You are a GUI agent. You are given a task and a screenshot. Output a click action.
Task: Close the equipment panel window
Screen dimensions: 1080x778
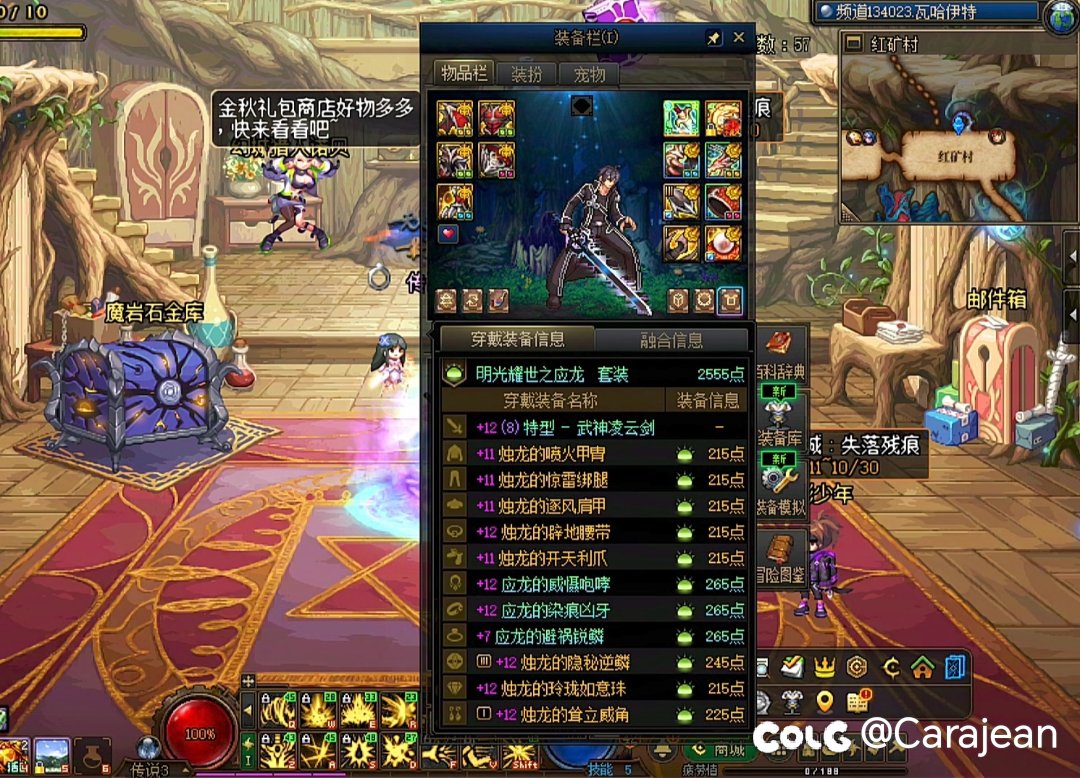pyautogui.click(x=739, y=38)
